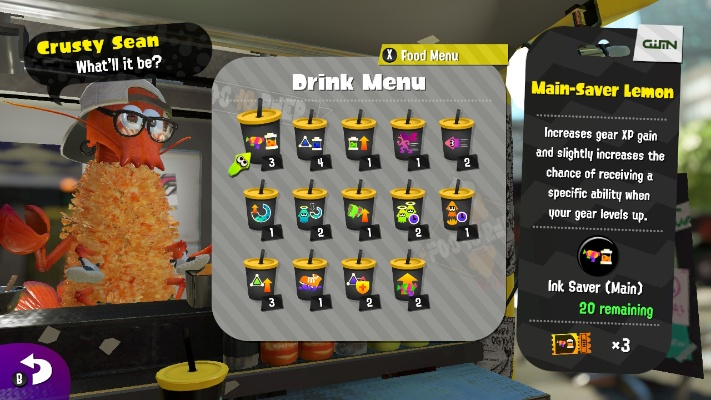Pick the Bomb Defense Up drink with shield icon
This screenshot has height=400, width=711.
tap(358, 279)
